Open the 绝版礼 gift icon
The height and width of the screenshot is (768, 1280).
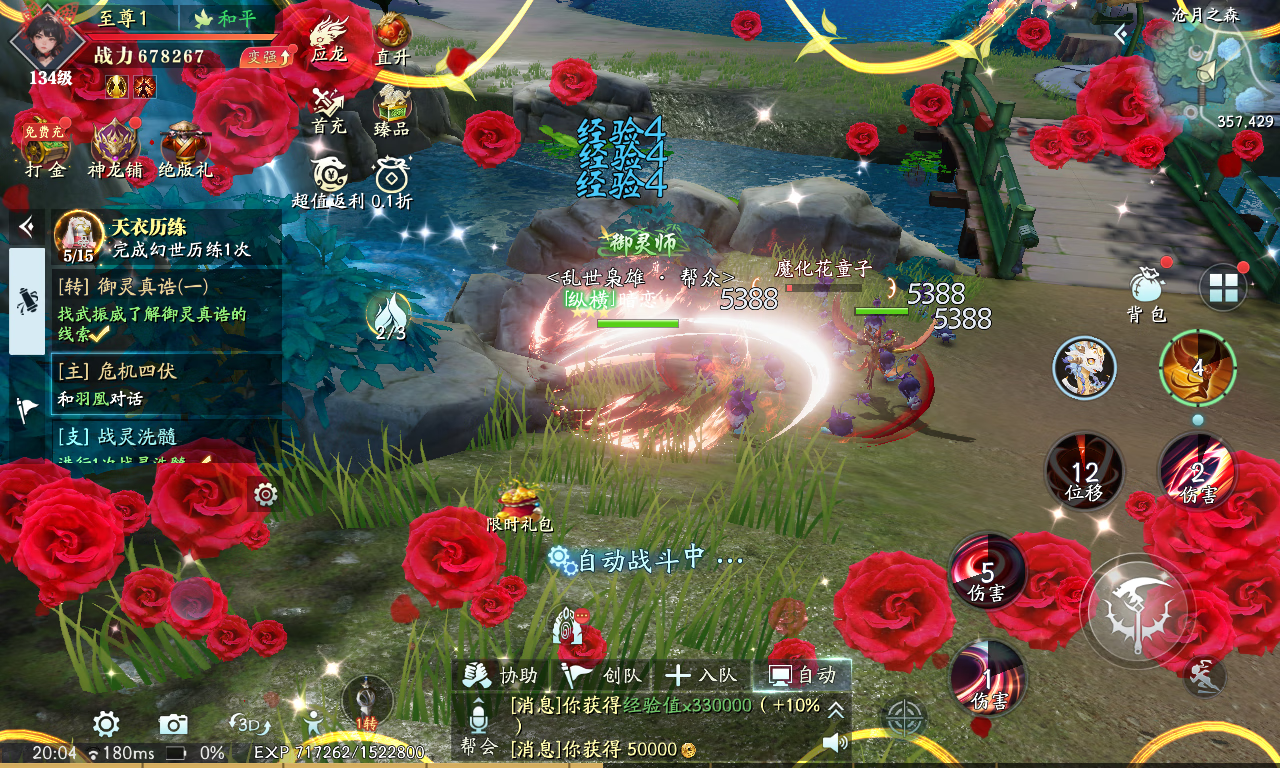coord(185,148)
